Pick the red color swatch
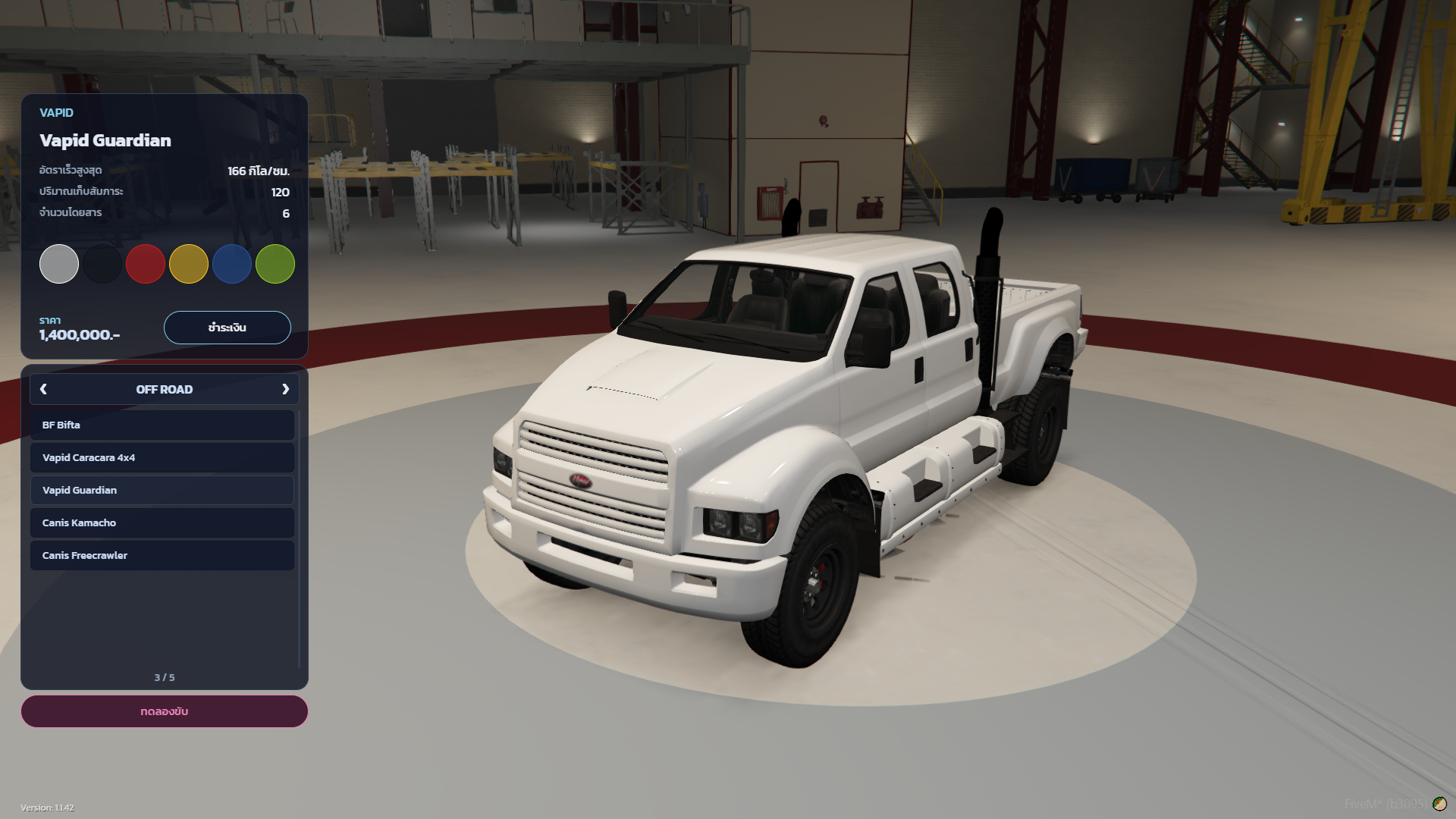Viewport: 1456px width, 819px height. 146,264
